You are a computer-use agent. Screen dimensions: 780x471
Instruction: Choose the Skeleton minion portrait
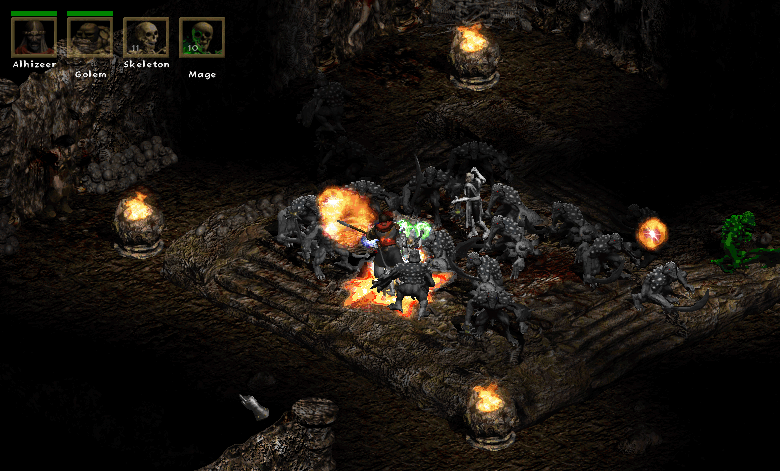(146, 37)
